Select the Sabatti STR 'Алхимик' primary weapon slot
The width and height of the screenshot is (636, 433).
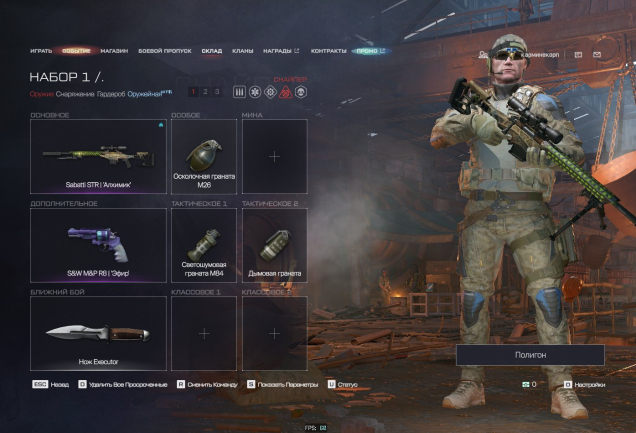coord(98,157)
